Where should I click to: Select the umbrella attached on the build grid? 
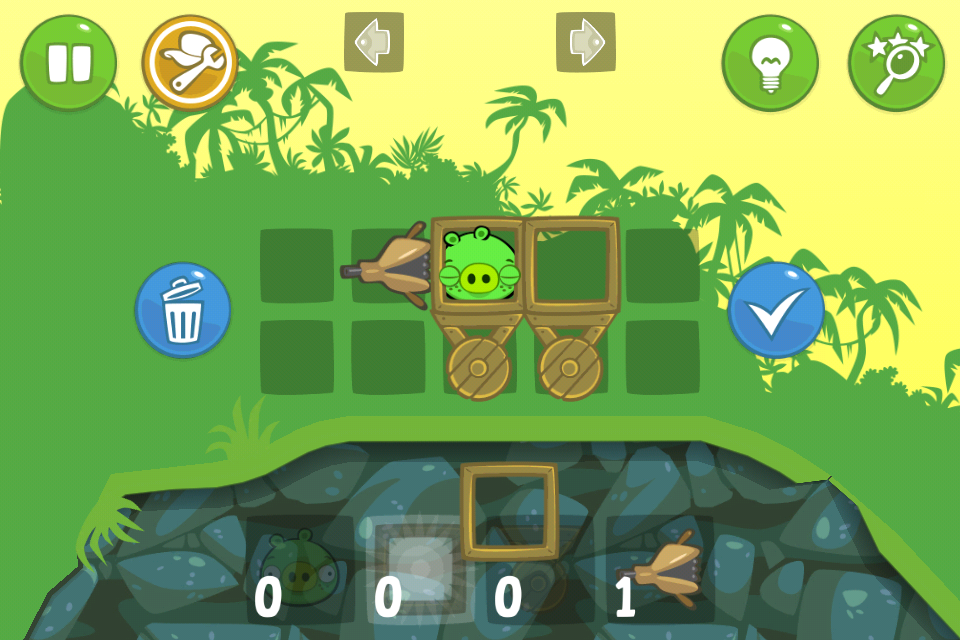pos(392,267)
